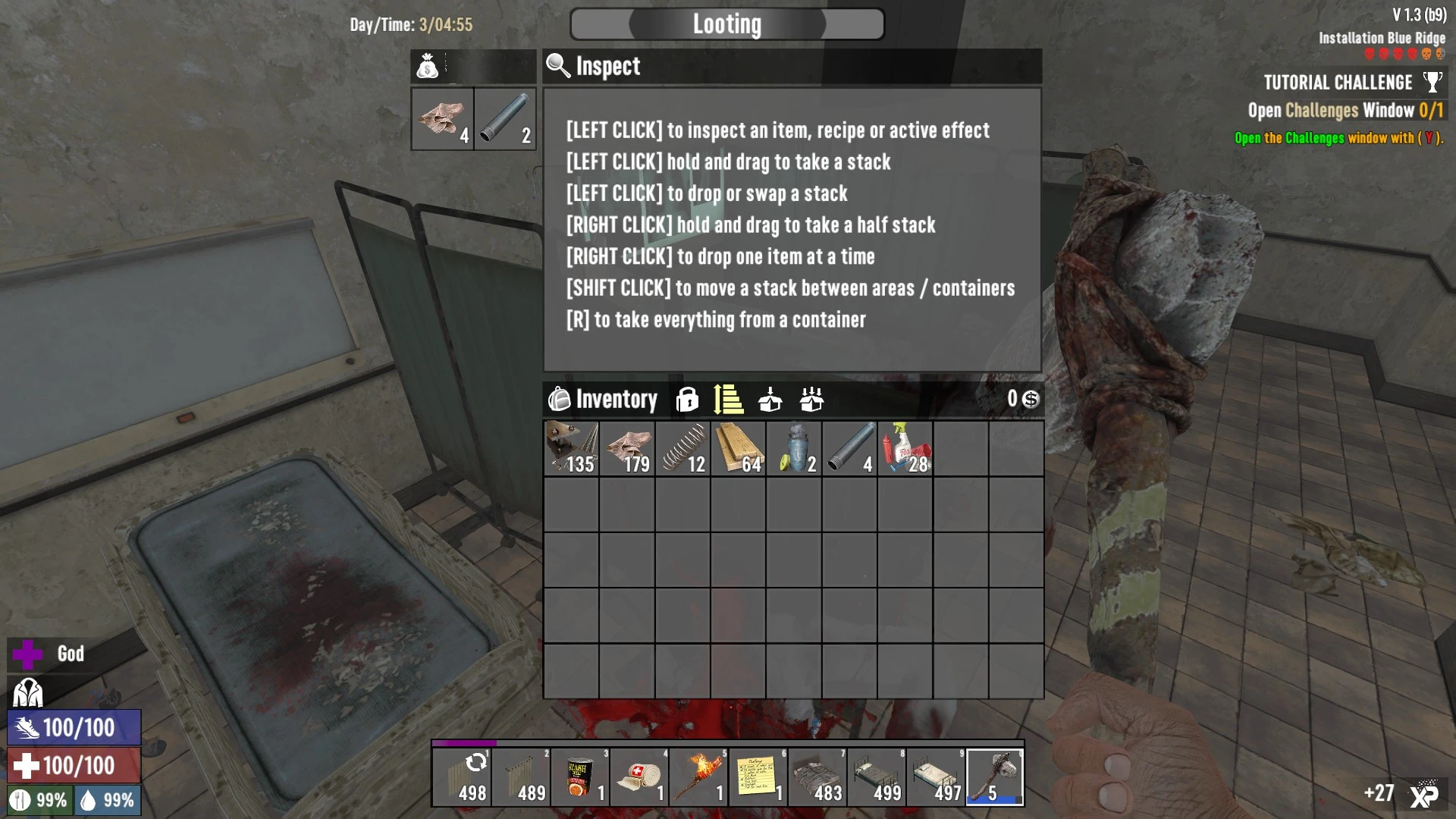Select the wood planks stack in inventory
The height and width of the screenshot is (819, 1456).
tap(739, 449)
